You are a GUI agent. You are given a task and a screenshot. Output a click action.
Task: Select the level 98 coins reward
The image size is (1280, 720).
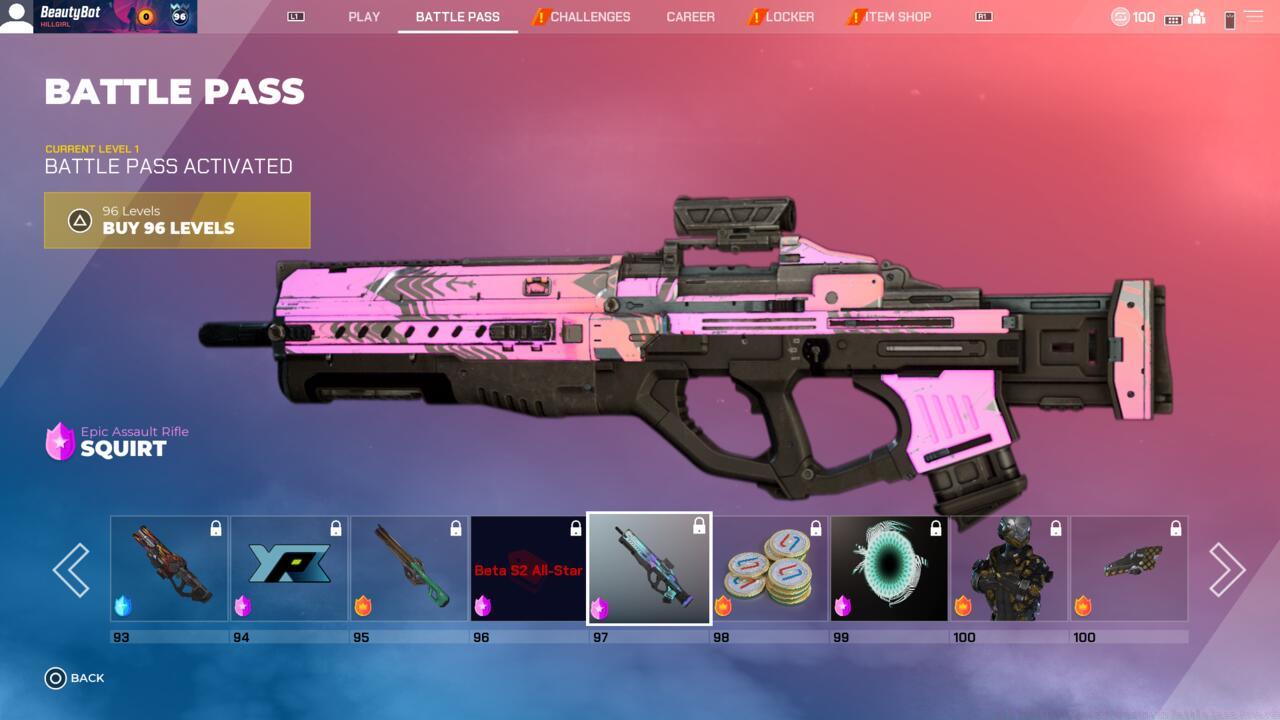pos(769,568)
